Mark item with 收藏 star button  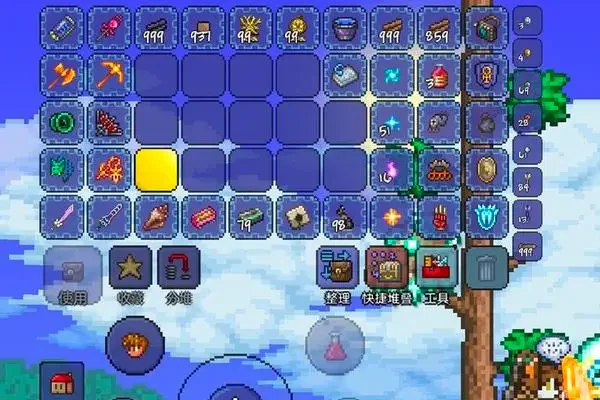(130, 270)
